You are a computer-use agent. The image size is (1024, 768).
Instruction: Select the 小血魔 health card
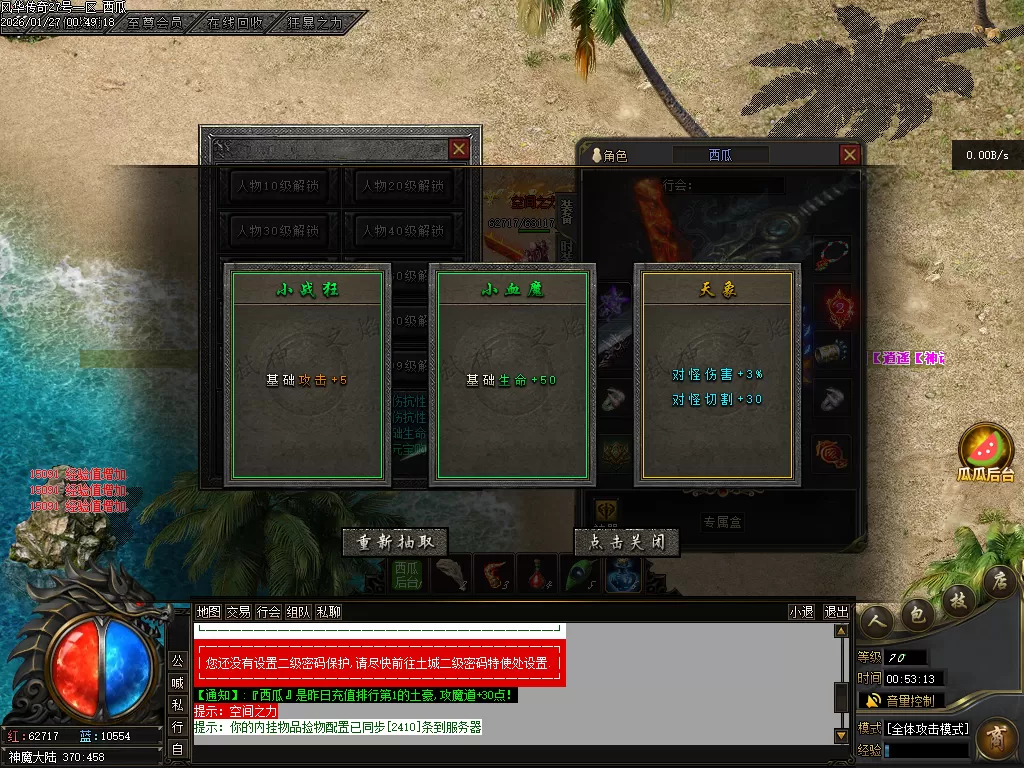(511, 375)
